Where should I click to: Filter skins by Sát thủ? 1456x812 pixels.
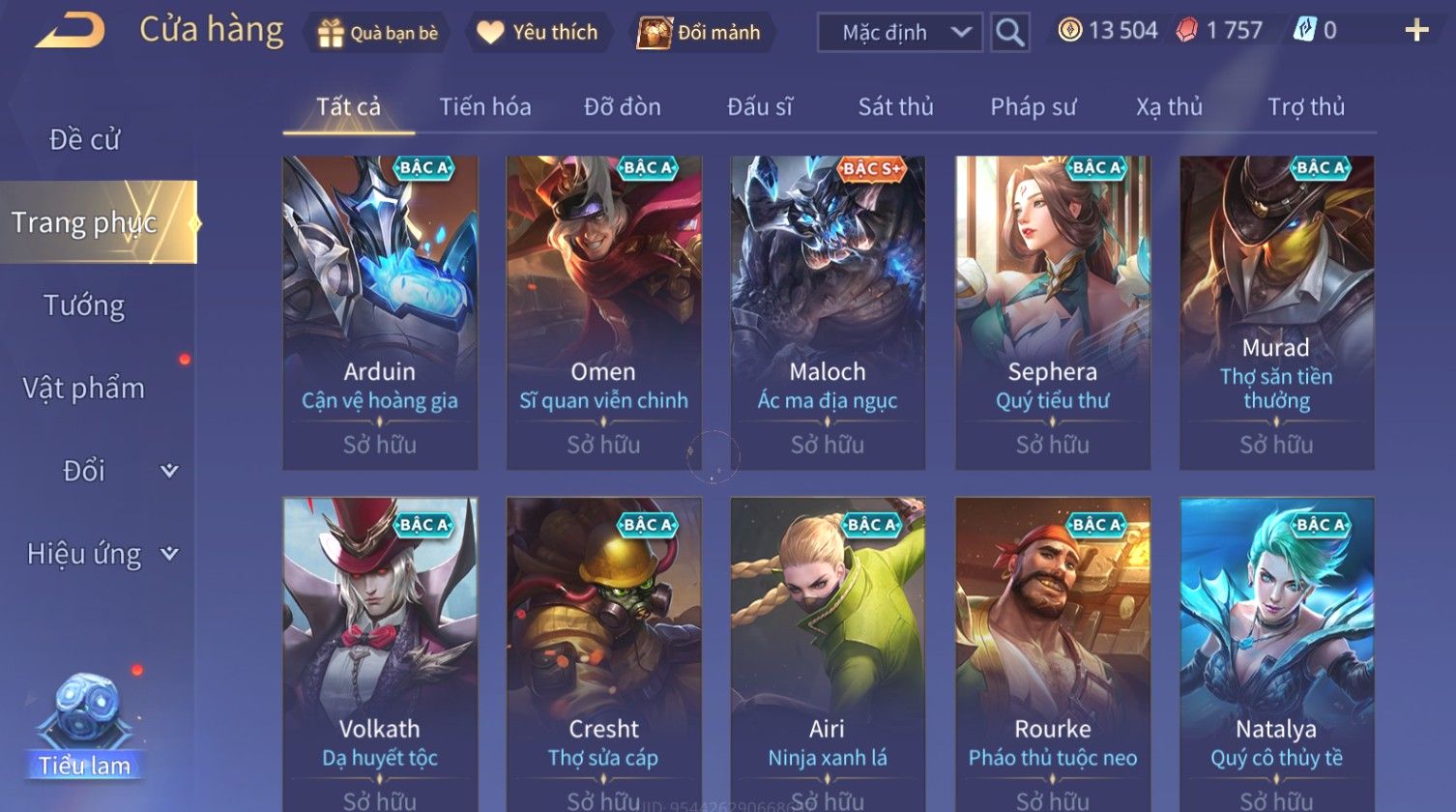point(895,107)
